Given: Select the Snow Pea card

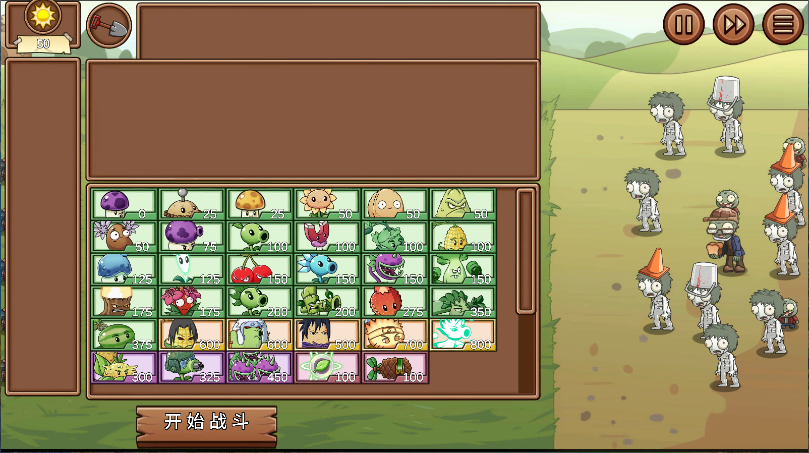Looking at the screenshot, I should tap(326, 269).
